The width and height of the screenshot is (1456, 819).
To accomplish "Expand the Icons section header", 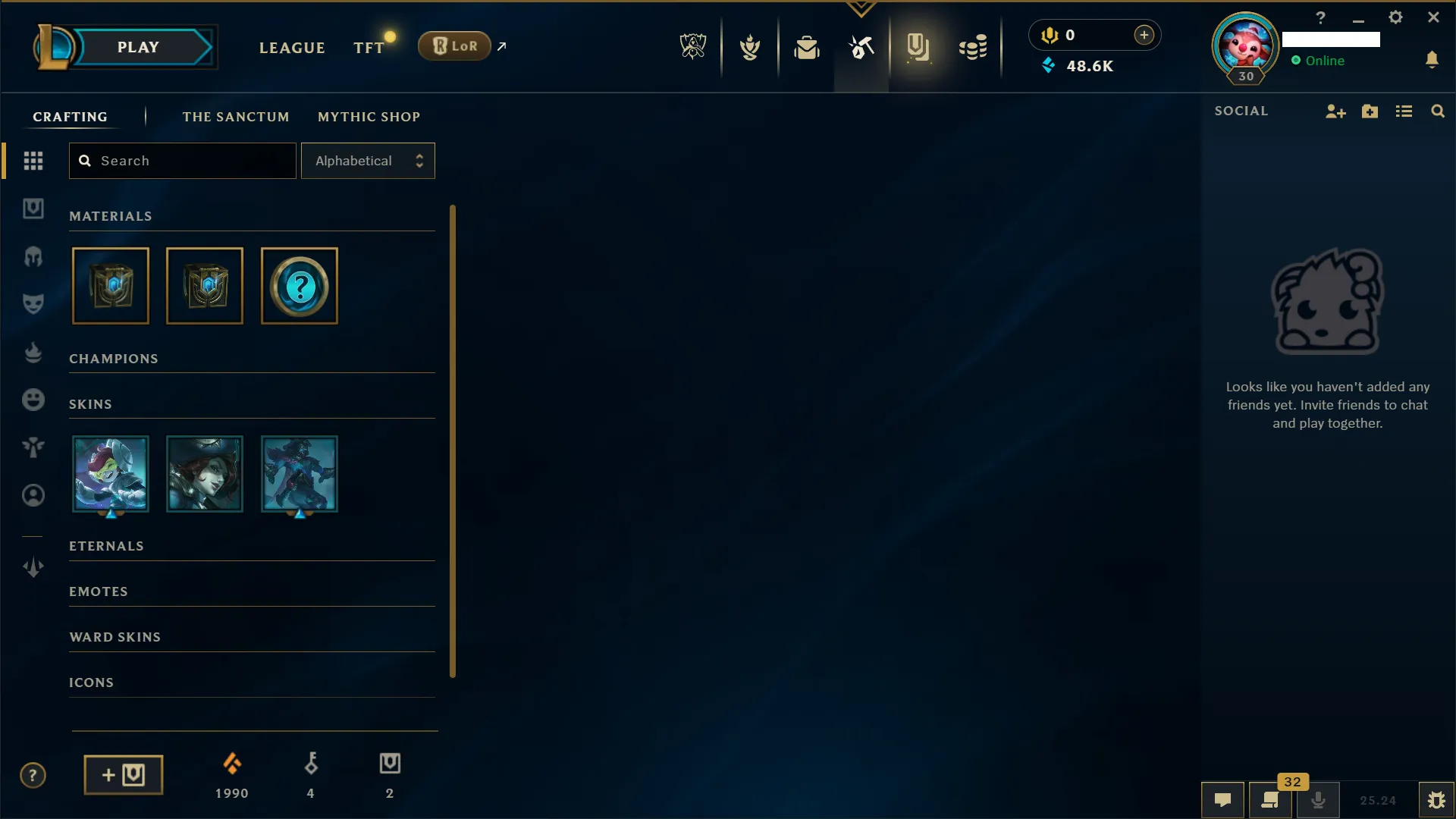I will point(91,682).
